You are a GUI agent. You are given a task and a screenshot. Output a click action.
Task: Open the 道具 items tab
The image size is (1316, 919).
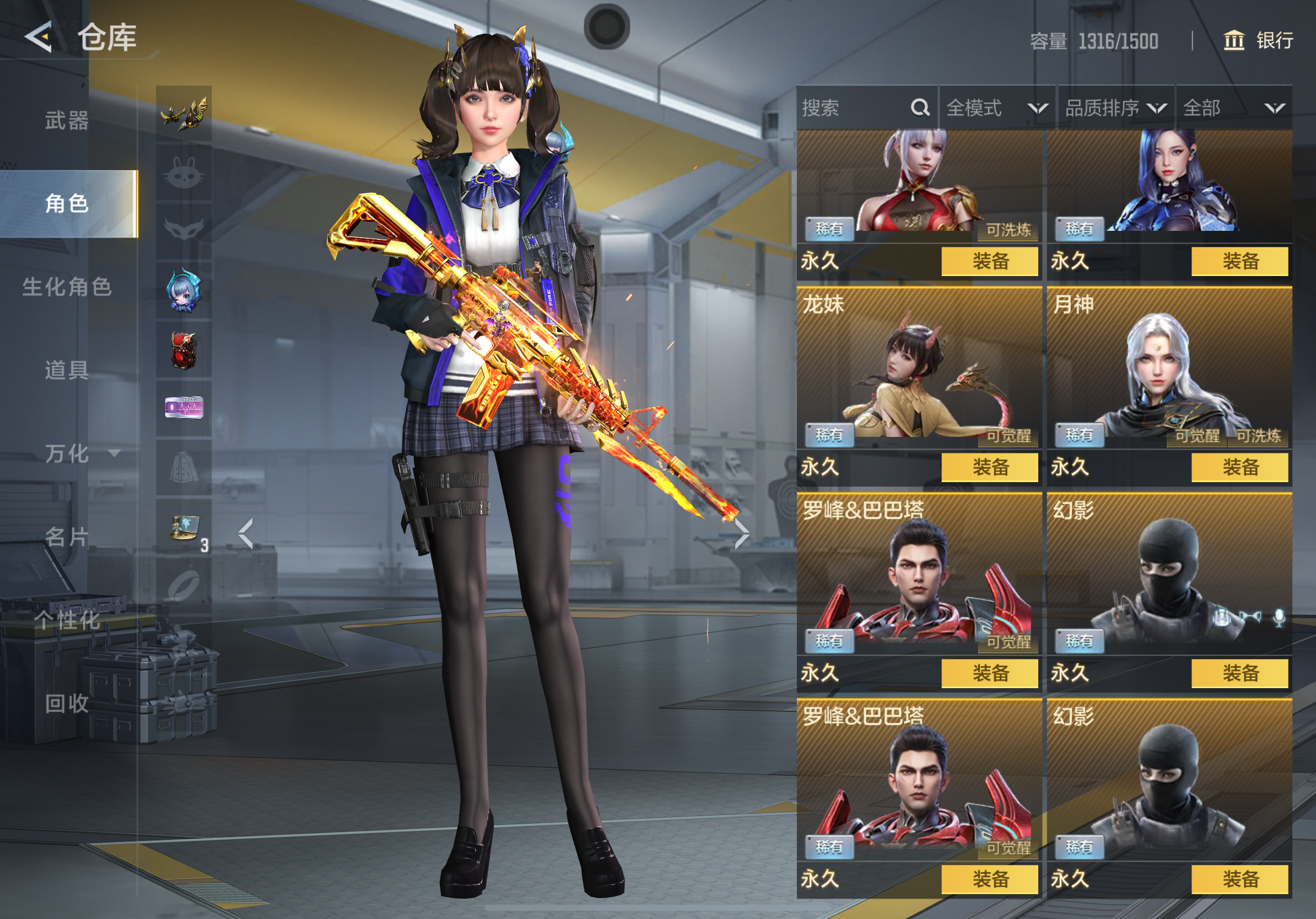point(67,370)
